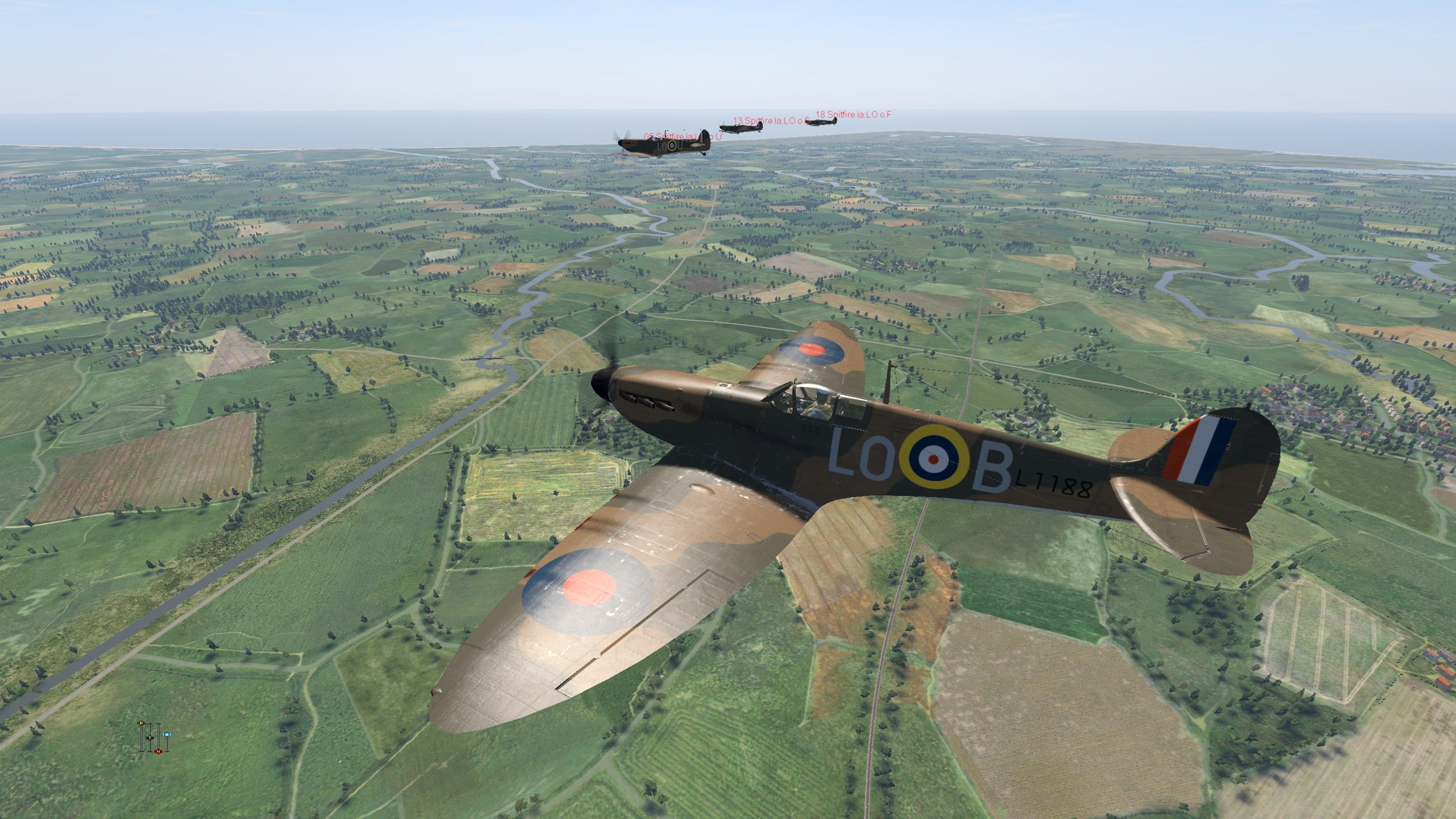This screenshot has width=1456, height=819.
Task: Click the orange P pitch slider knob
Action: (x=142, y=723)
